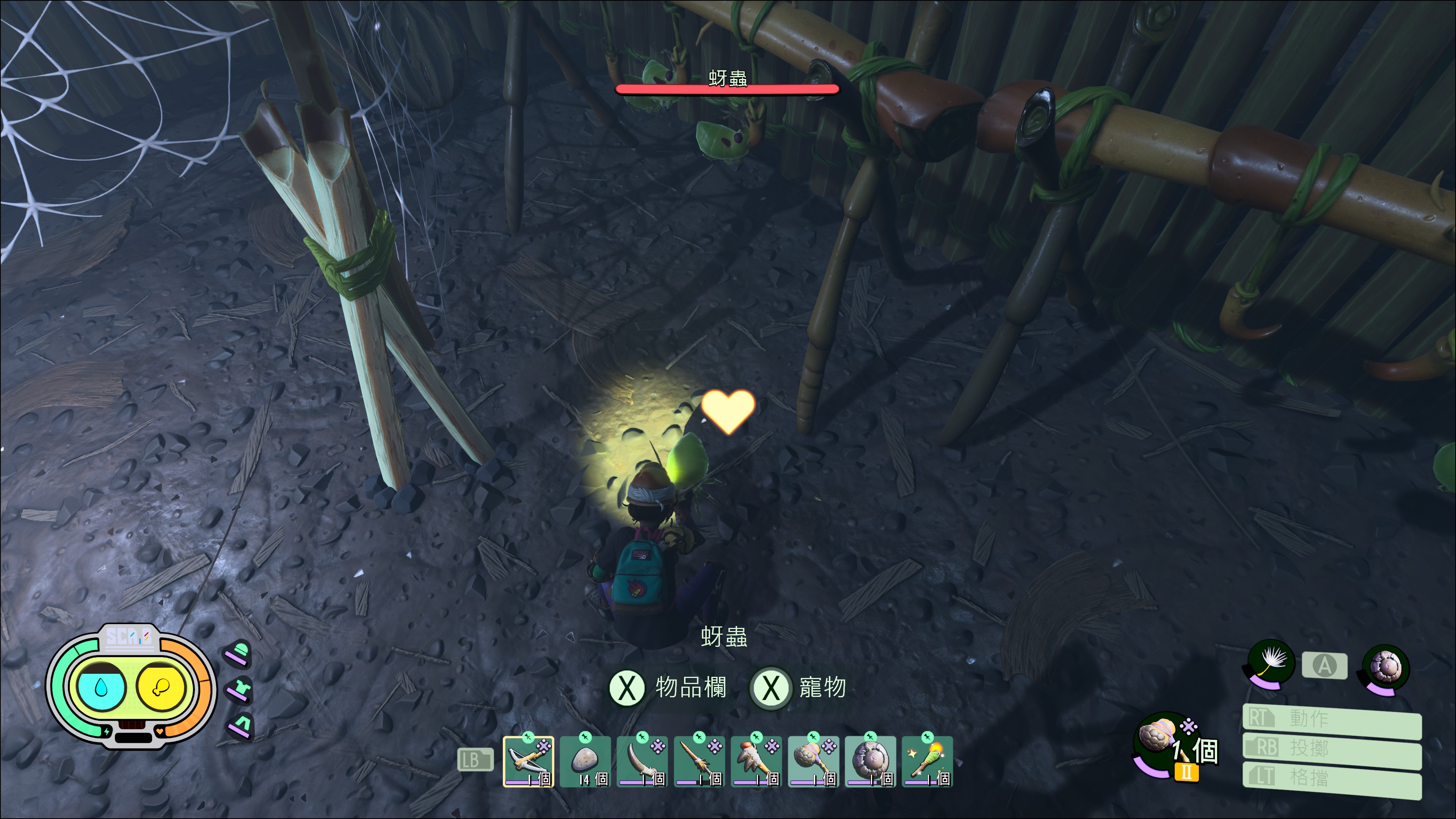This screenshot has height=819, width=1456.
Task: Select the crossbow hotbar slot
Action: coord(528,761)
